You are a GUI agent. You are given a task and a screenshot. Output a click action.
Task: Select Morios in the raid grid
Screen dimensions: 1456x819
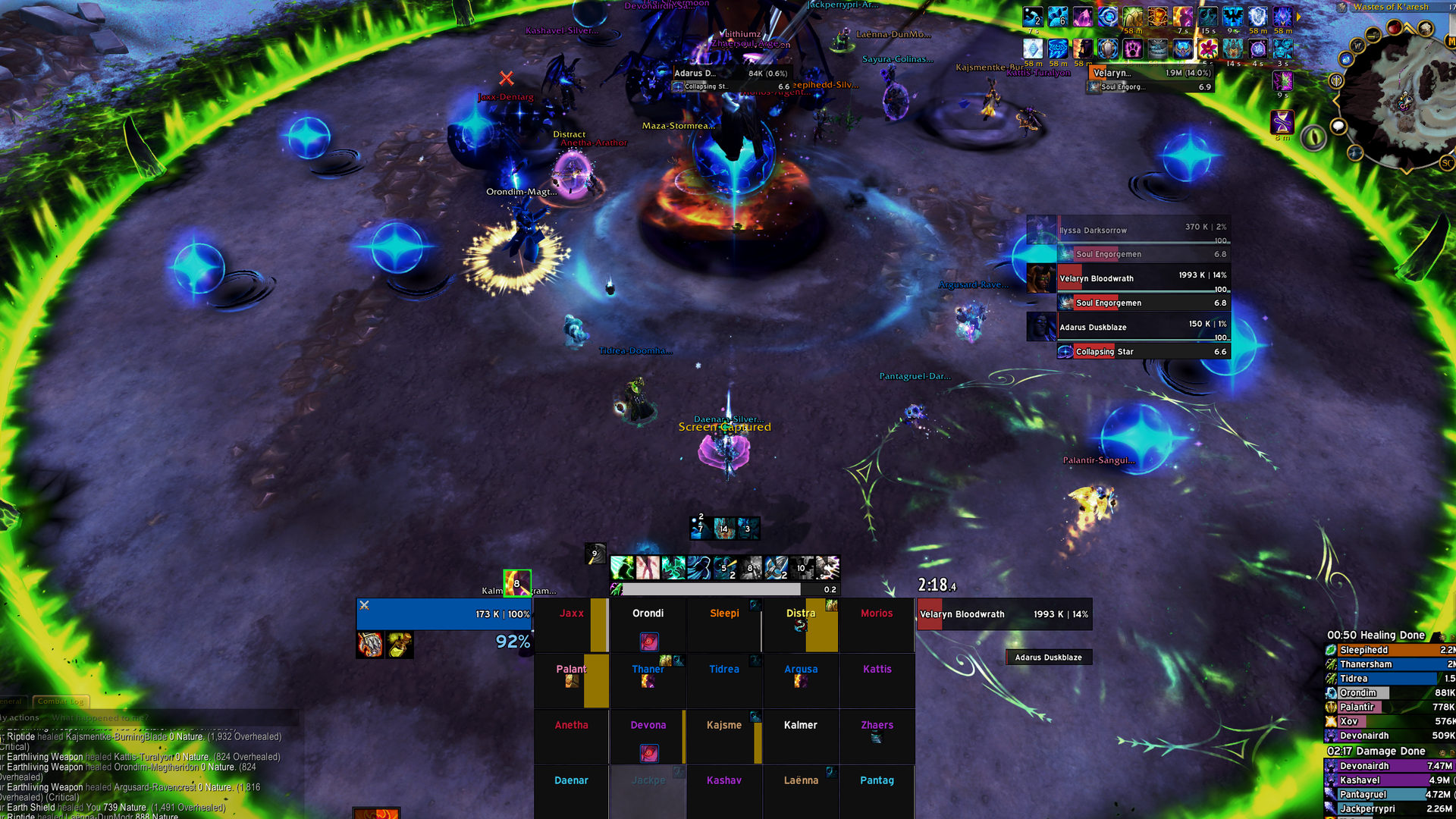877,625
